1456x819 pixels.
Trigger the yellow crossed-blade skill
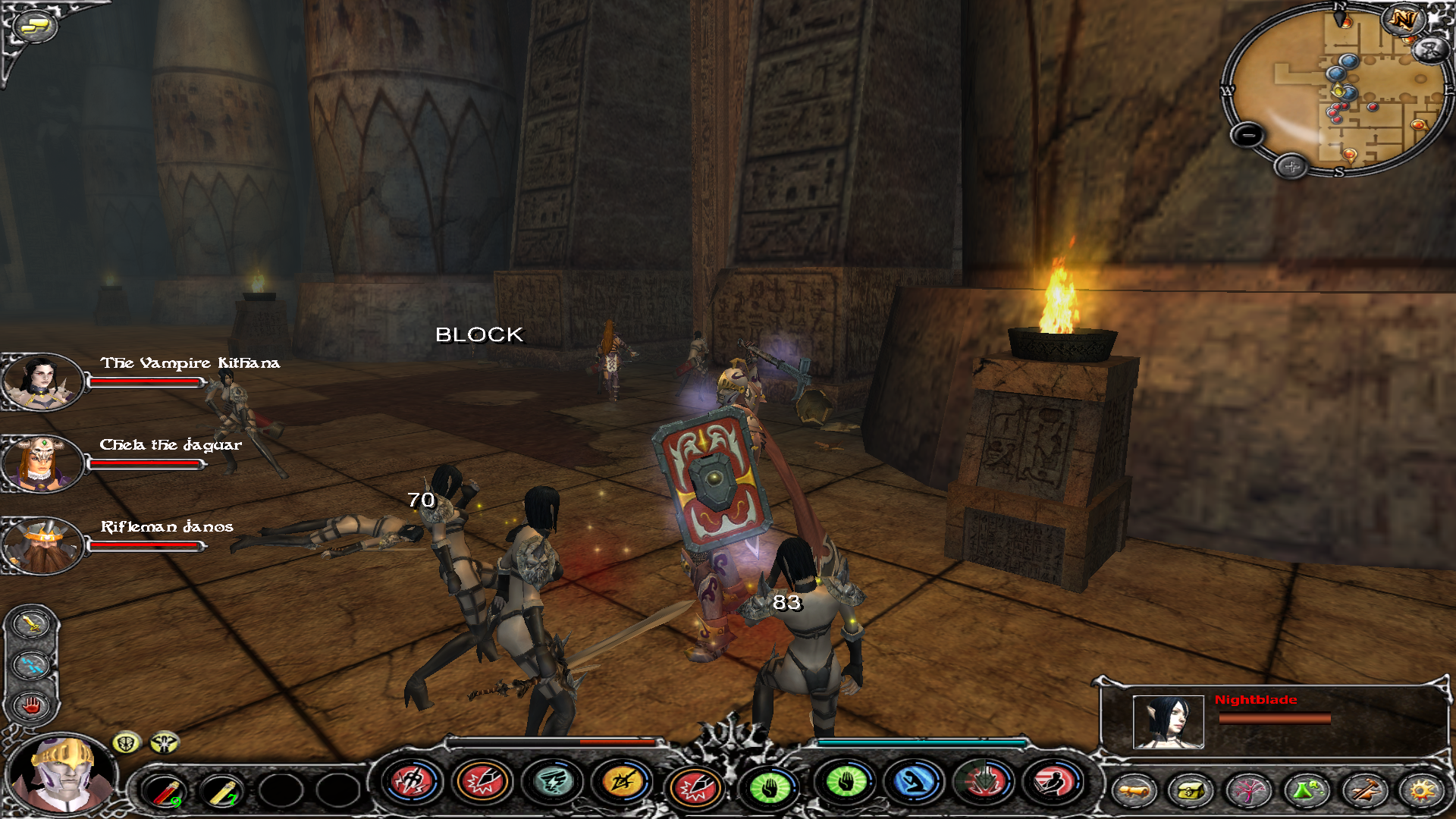[623, 783]
